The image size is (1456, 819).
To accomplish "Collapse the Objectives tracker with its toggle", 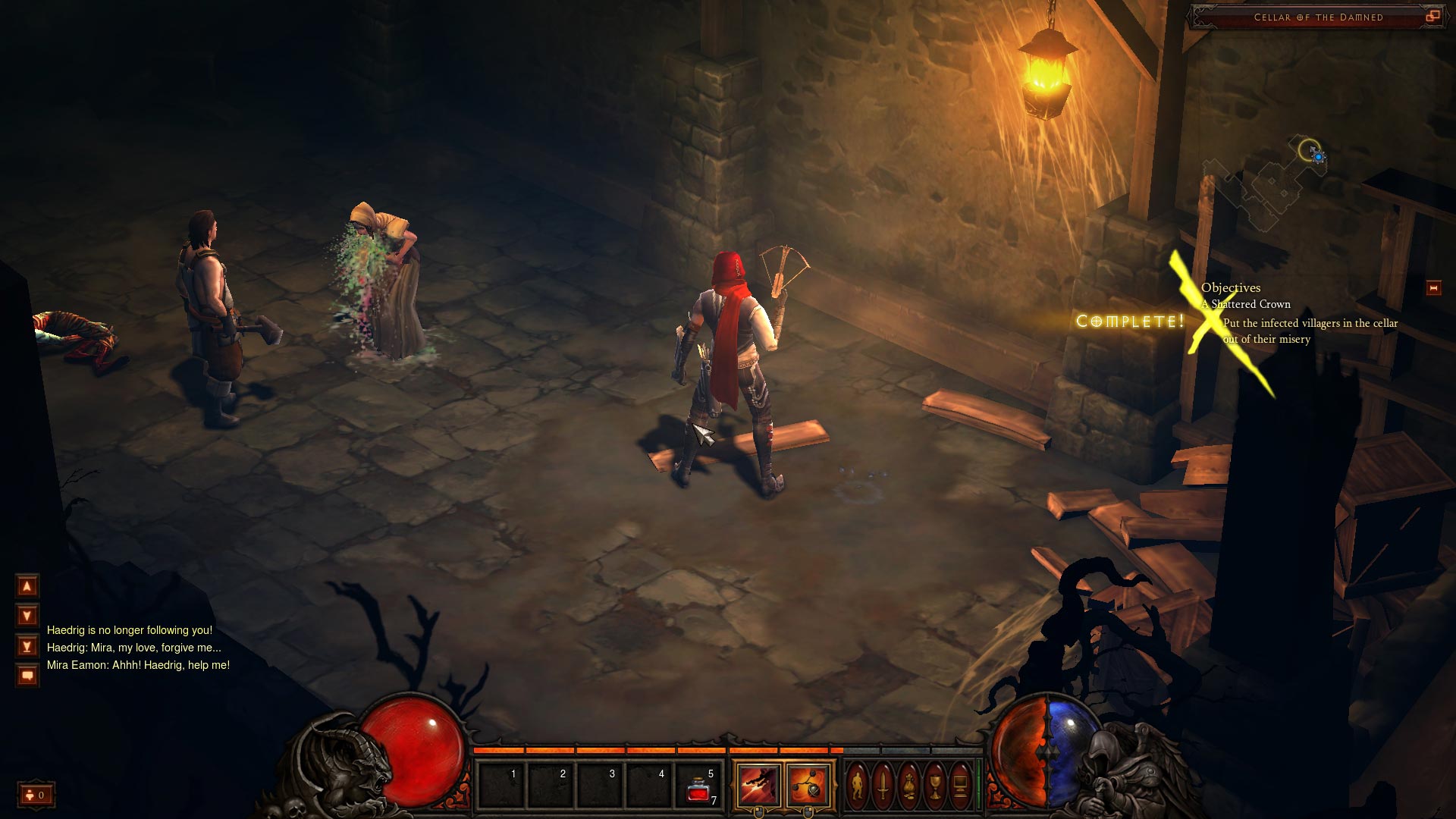I will pyautogui.click(x=1433, y=288).
